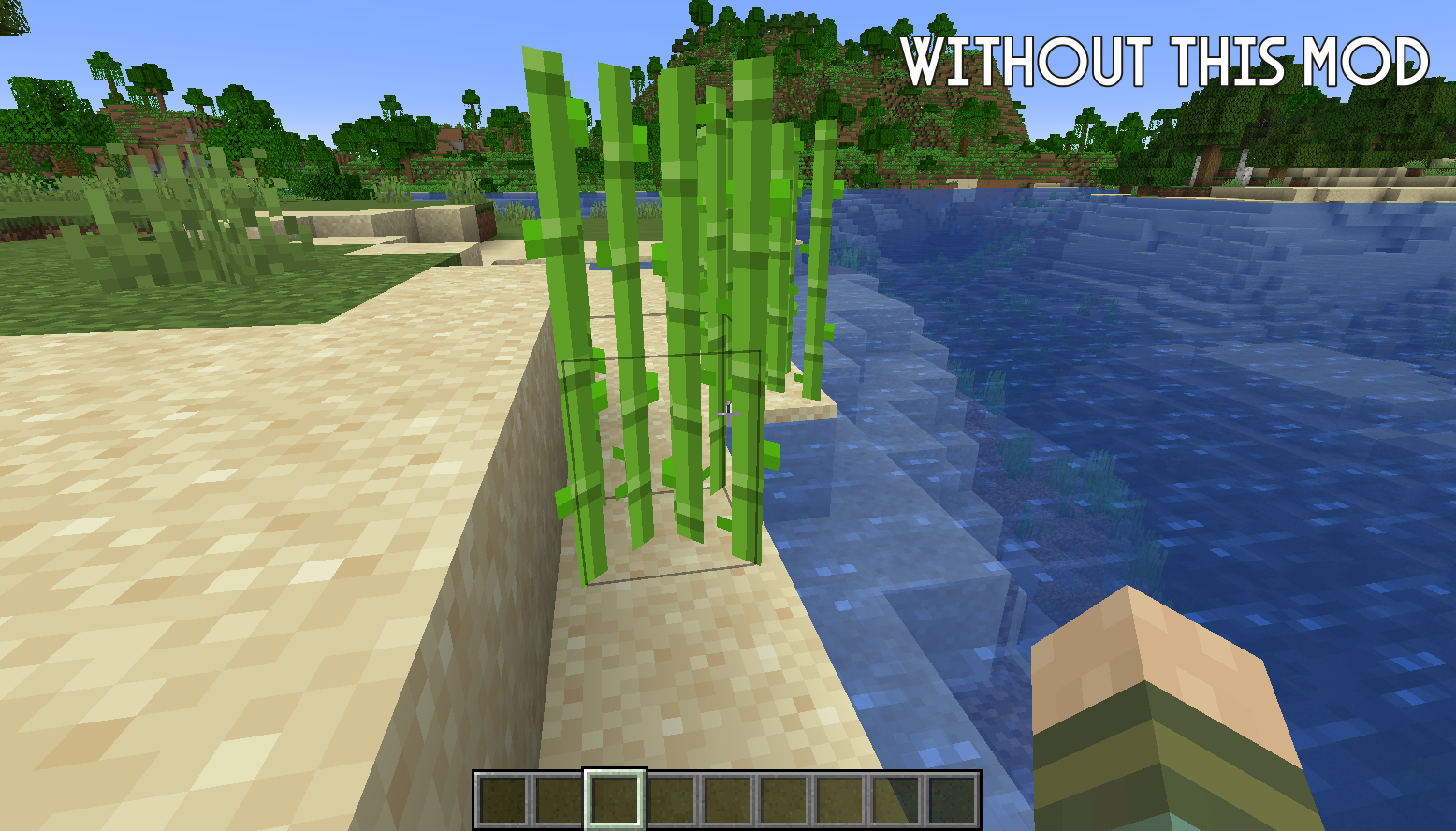Click the sixth hotbar slot
The image size is (1456, 831).
[x=782, y=800]
